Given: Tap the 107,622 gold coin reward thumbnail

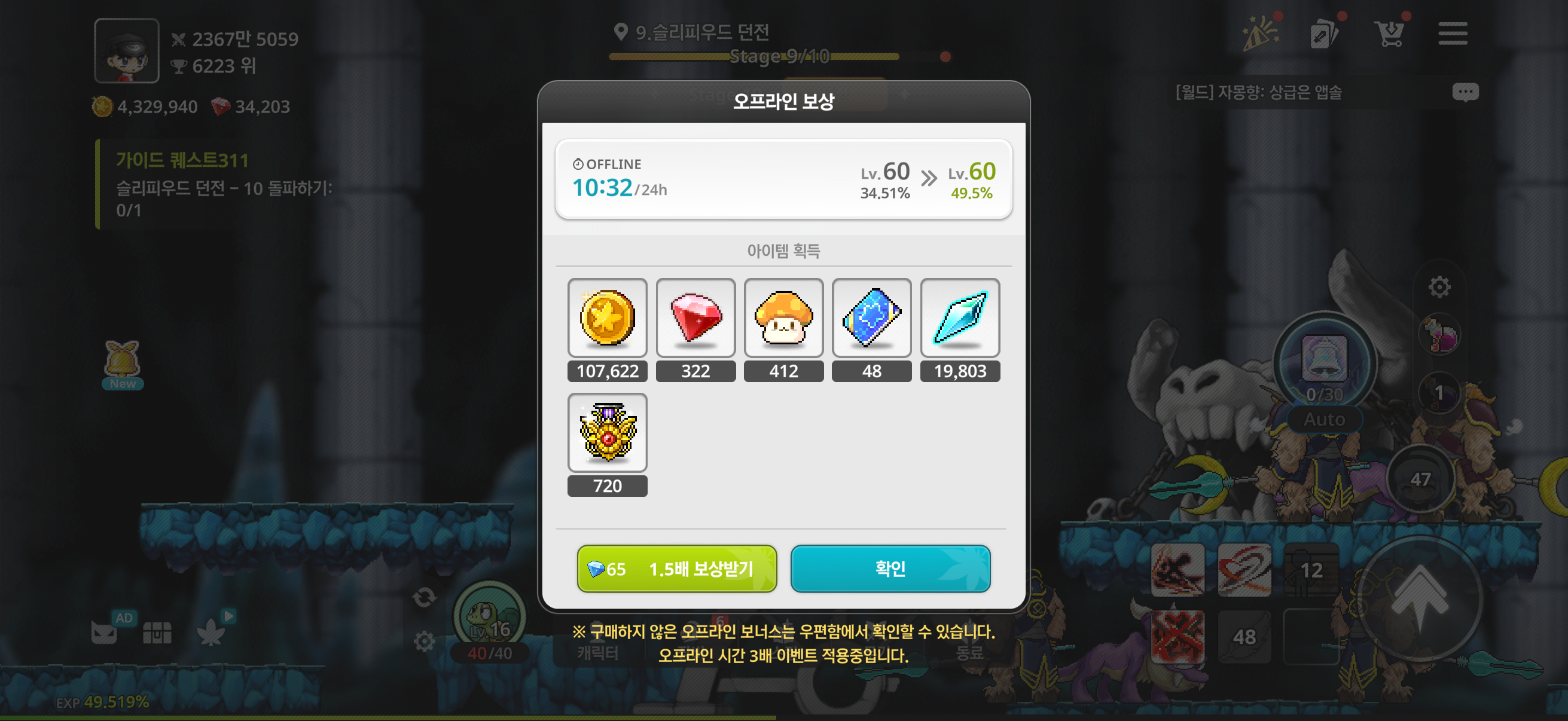Looking at the screenshot, I should click(x=607, y=317).
